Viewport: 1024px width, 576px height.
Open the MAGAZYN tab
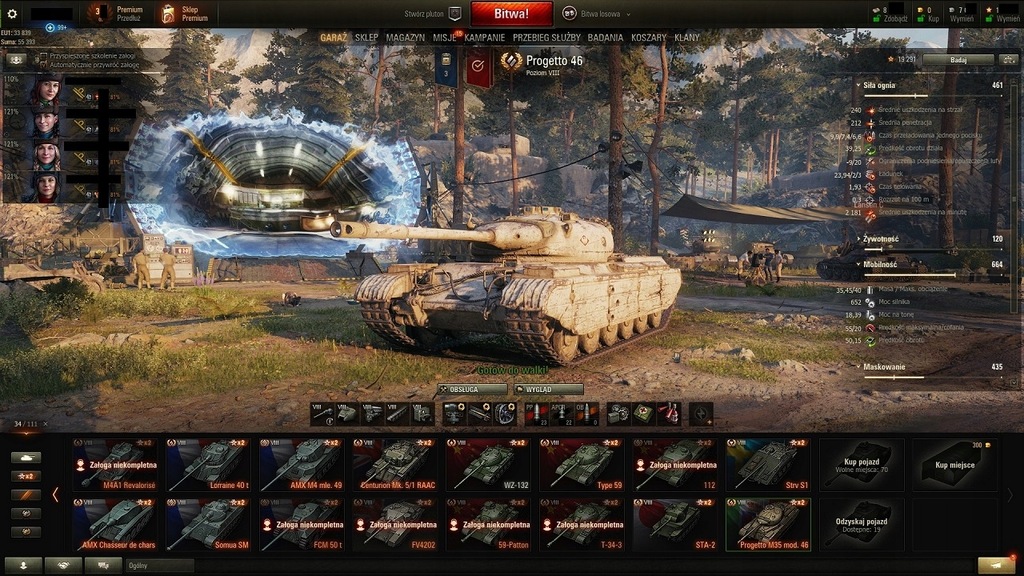pyautogui.click(x=405, y=38)
